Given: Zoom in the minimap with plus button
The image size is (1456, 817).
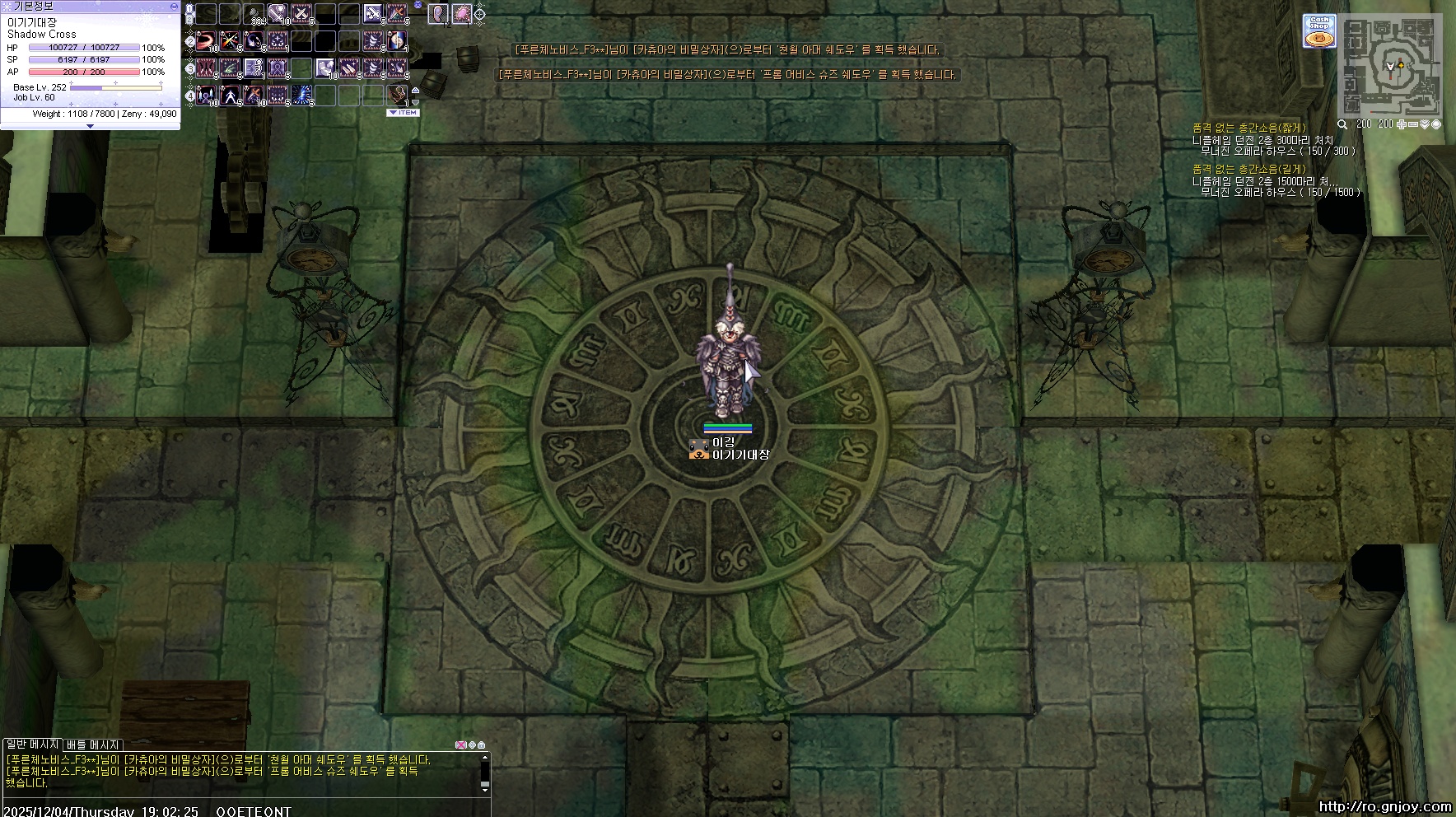Looking at the screenshot, I should [x=1402, y=124].
